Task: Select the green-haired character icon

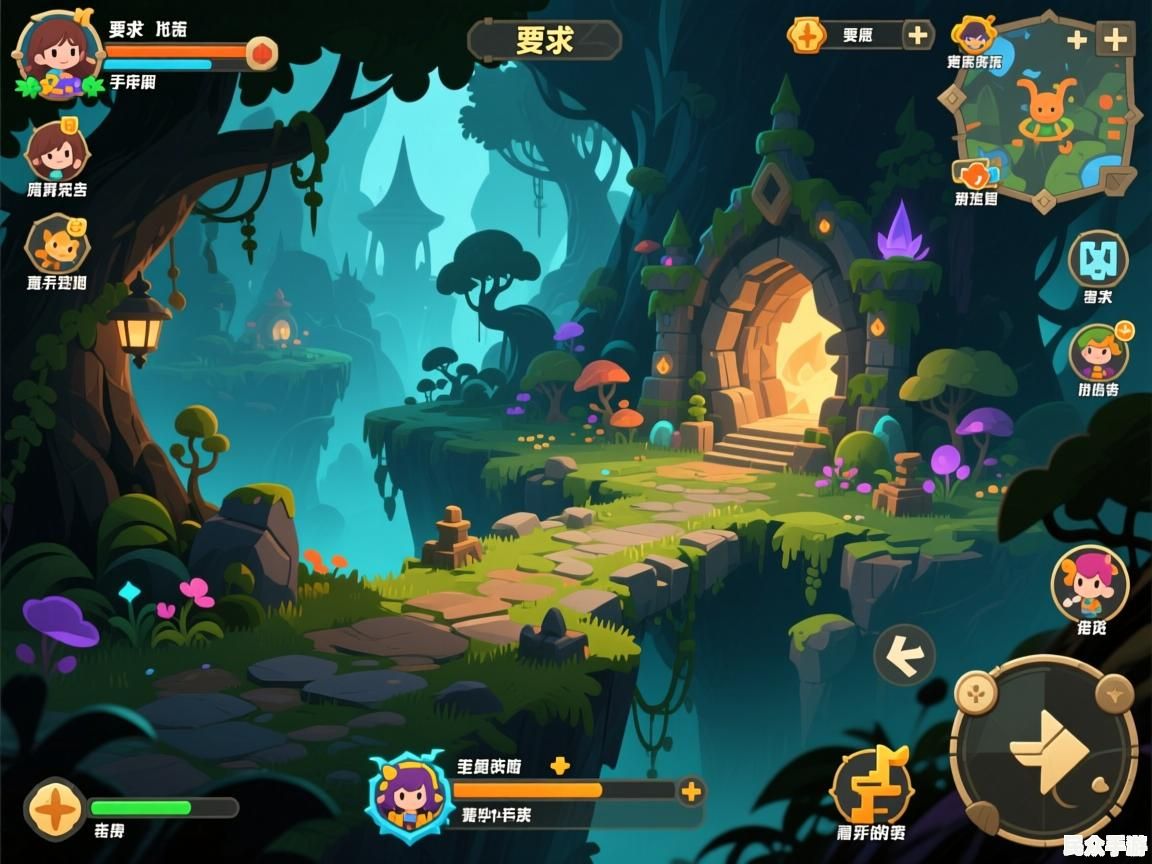Action: [x=1098, y=353]
